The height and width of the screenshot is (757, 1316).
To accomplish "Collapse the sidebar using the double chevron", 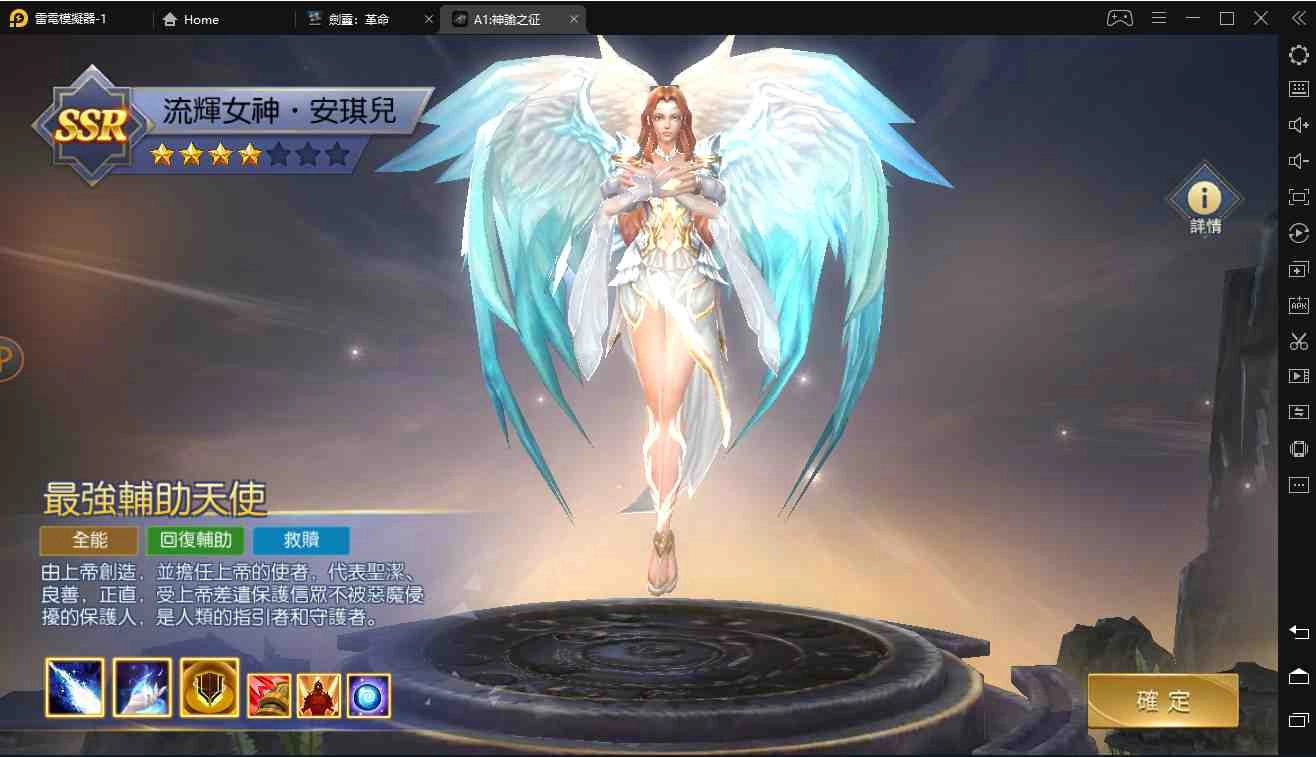I will 1299,18.
